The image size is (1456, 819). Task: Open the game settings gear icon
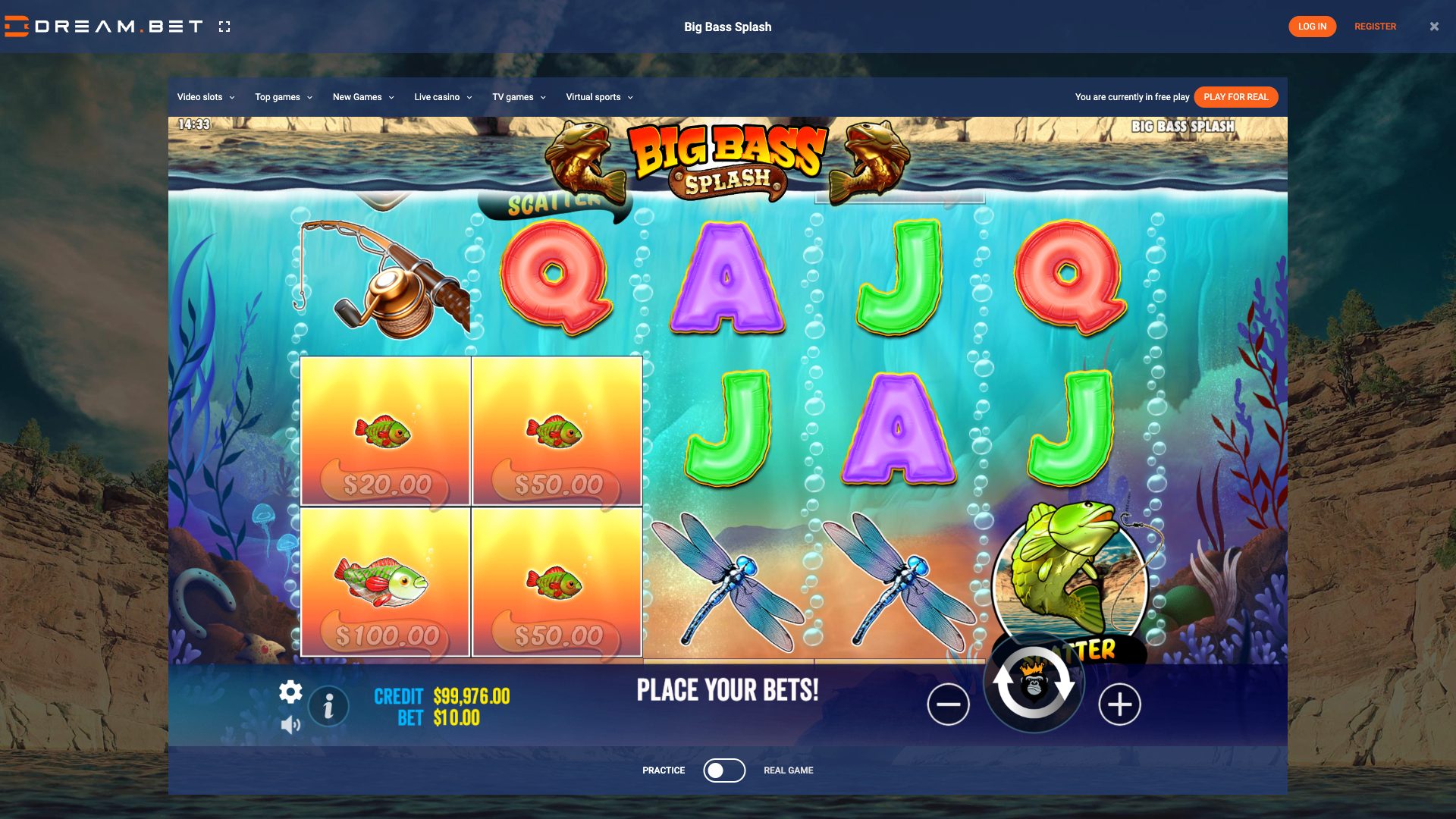point(290,692)
